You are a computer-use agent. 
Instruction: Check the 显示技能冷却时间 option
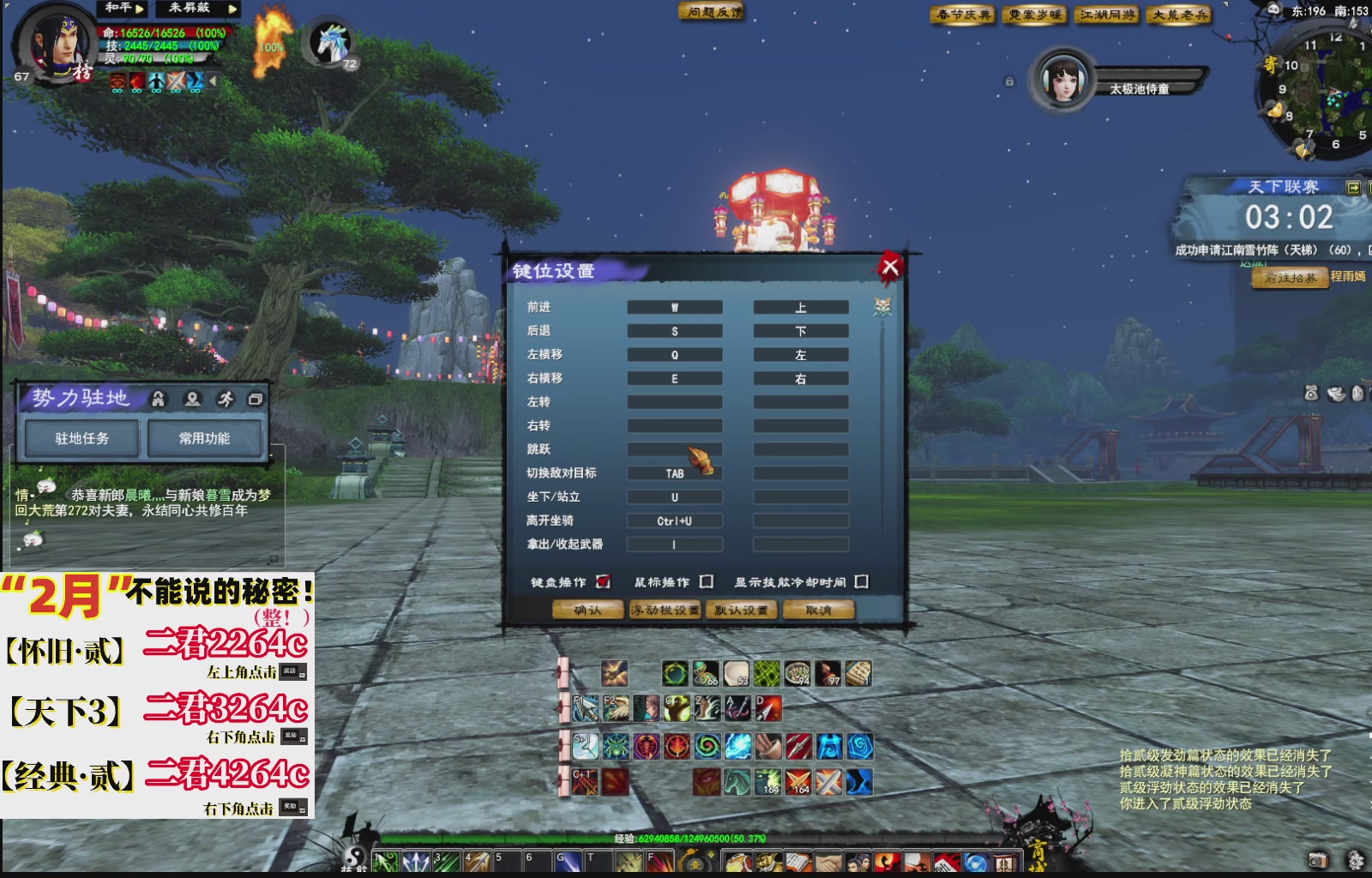click(x=860, y=580)
